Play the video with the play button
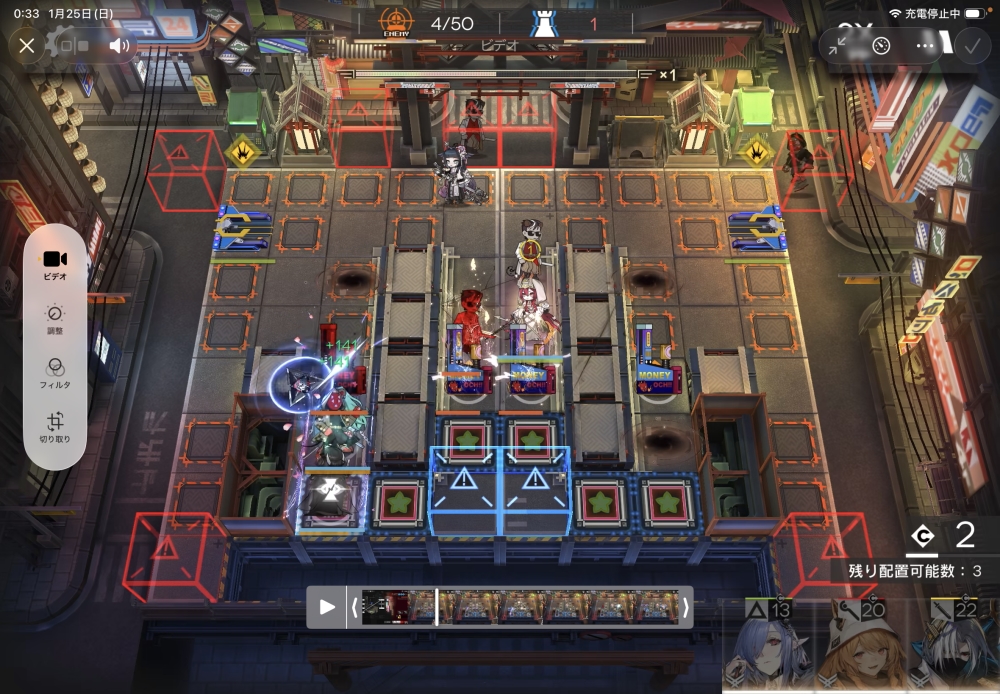Image resolution: width=1000 pixels, height=694 pixels. (x=327, y=607)
